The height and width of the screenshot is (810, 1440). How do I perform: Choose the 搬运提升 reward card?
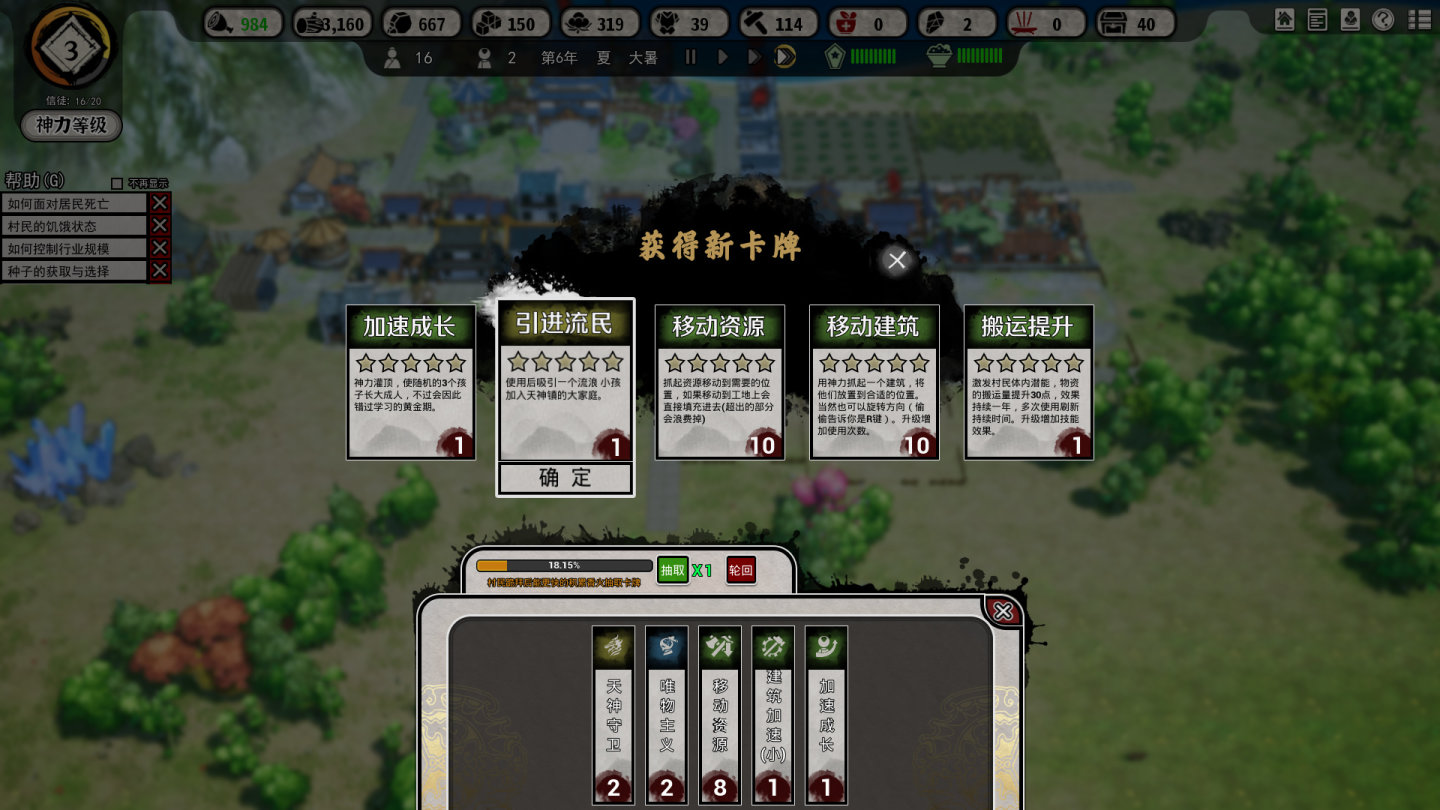point(1028,382)
